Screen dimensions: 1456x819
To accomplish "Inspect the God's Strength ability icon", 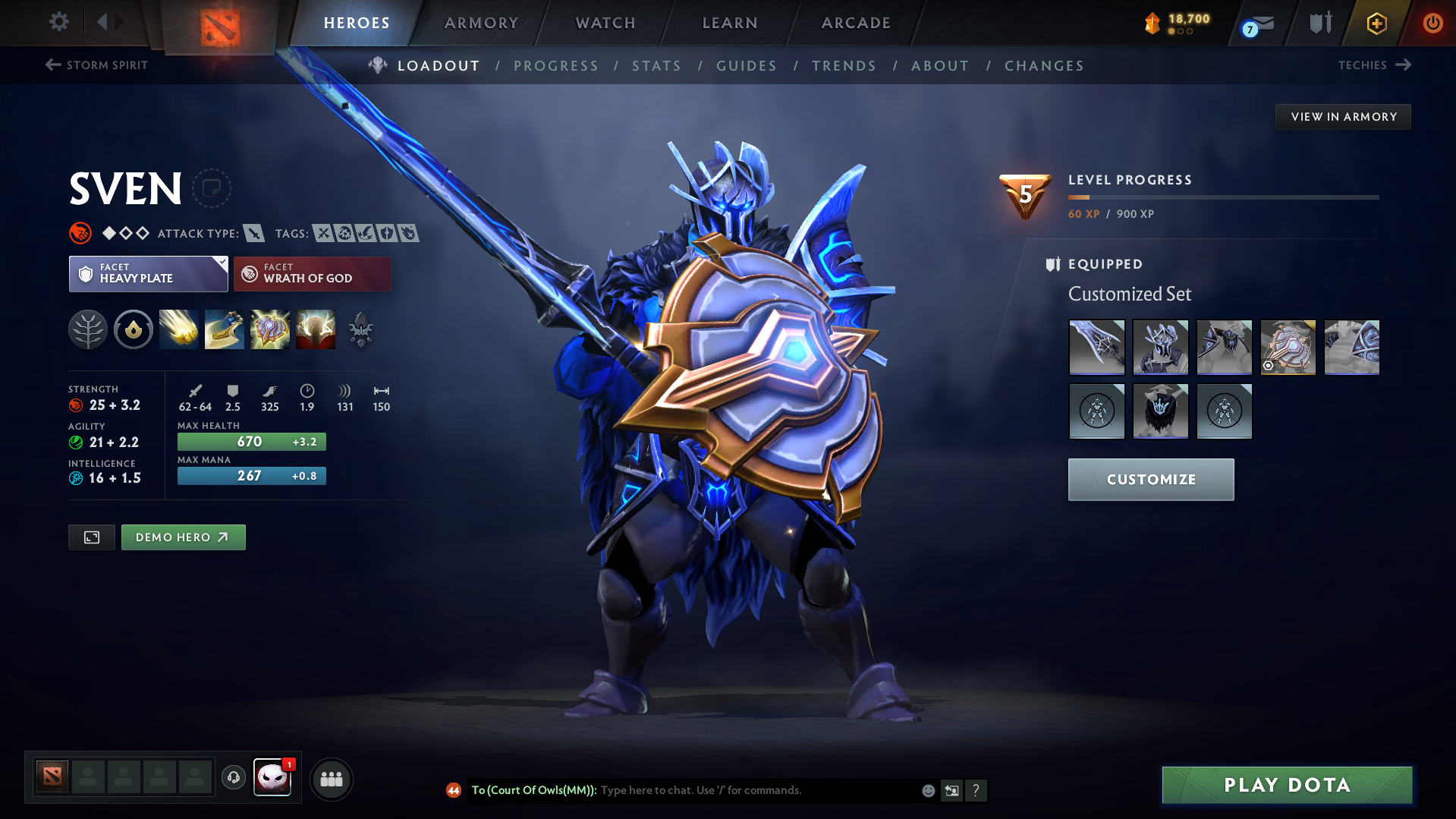I will click(316, 329).
